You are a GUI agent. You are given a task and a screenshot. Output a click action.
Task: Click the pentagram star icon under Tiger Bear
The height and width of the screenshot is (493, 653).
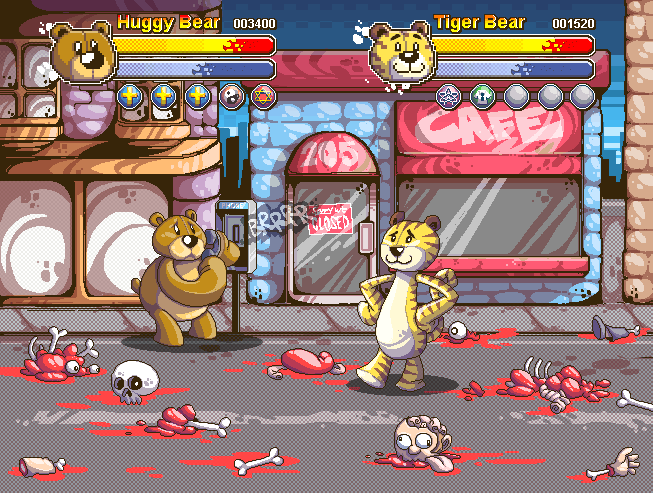pyautogui.click(x=448, y=96)
